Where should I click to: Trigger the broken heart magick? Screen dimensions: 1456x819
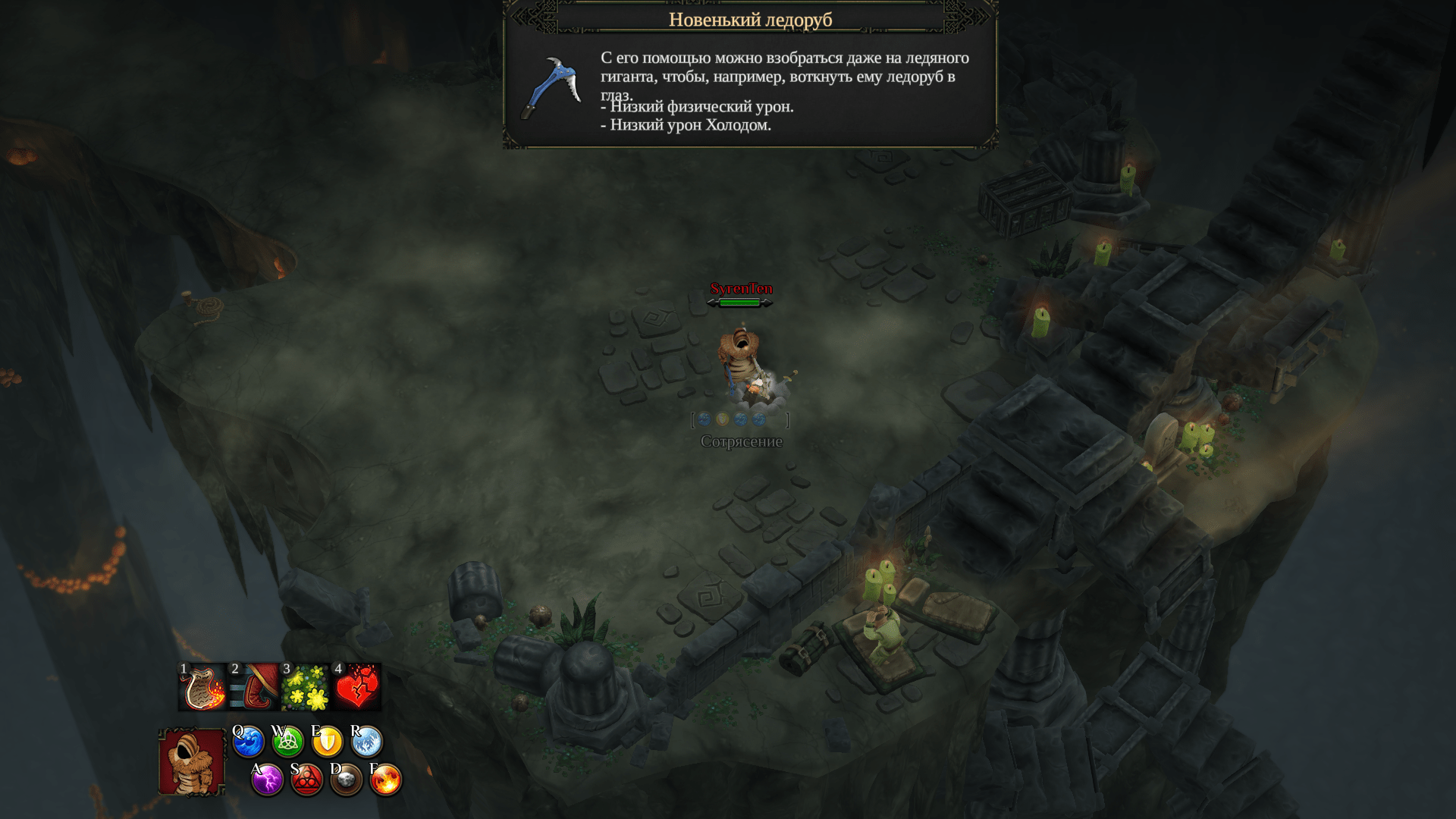(x=357, y=687)
